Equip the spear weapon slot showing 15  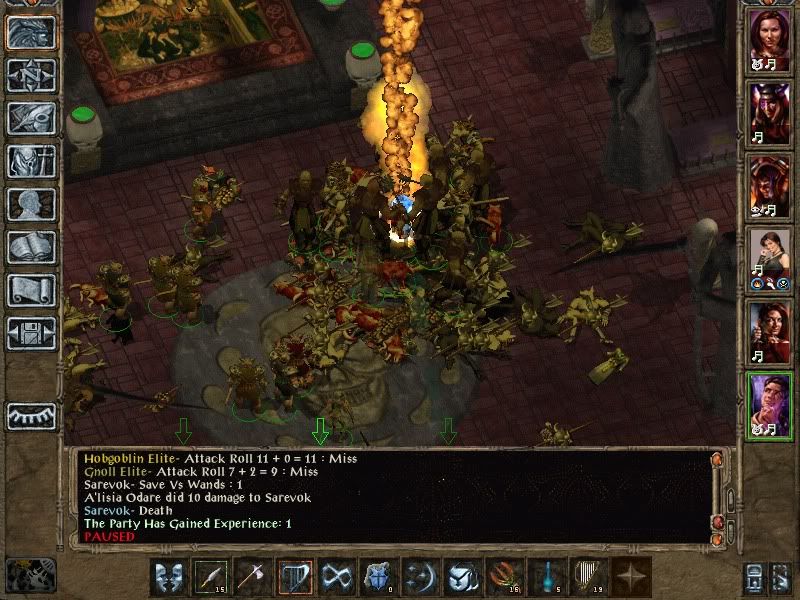(212, 577)
